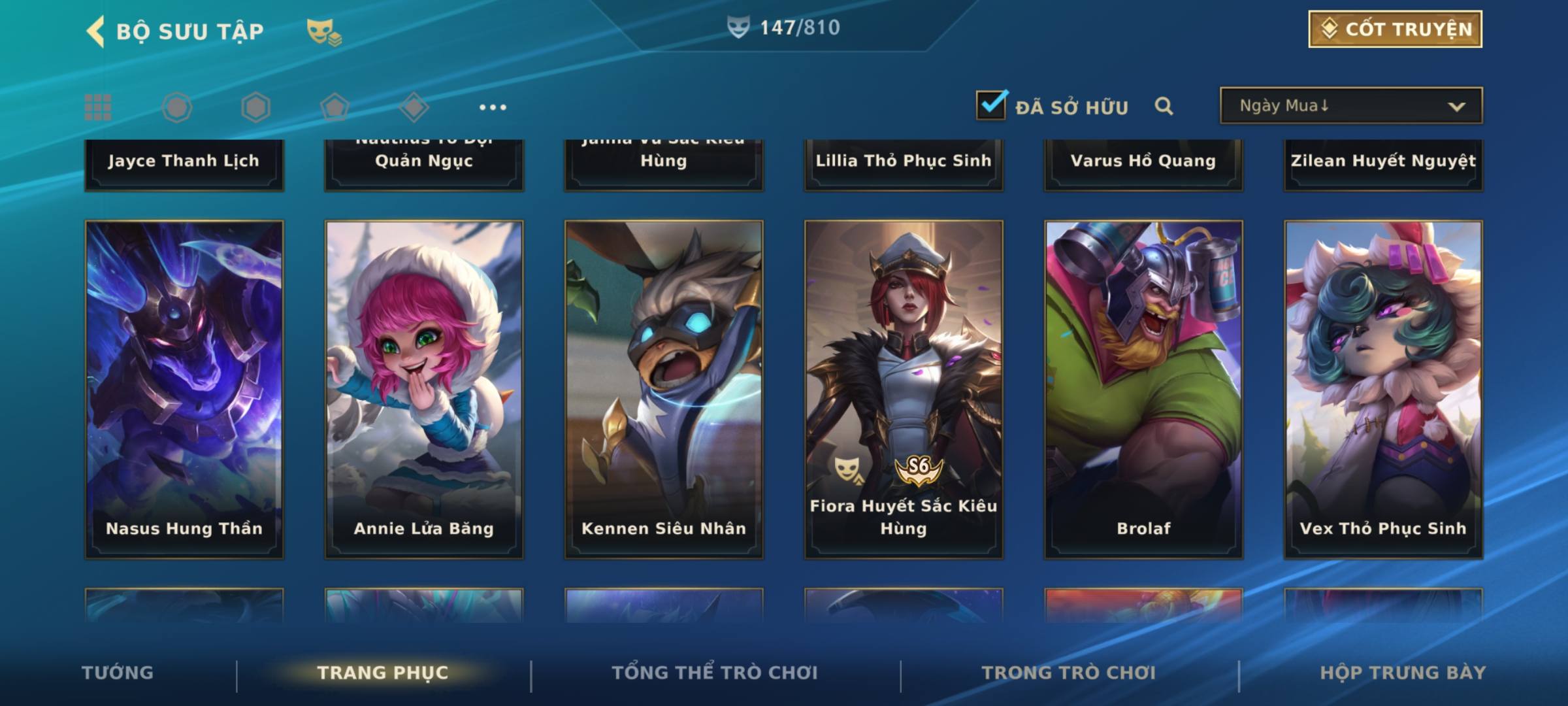1568x706 pixels.
Task: Open the Tổng Thể Trò Chơi tab
Action: (x=715, y=673)
